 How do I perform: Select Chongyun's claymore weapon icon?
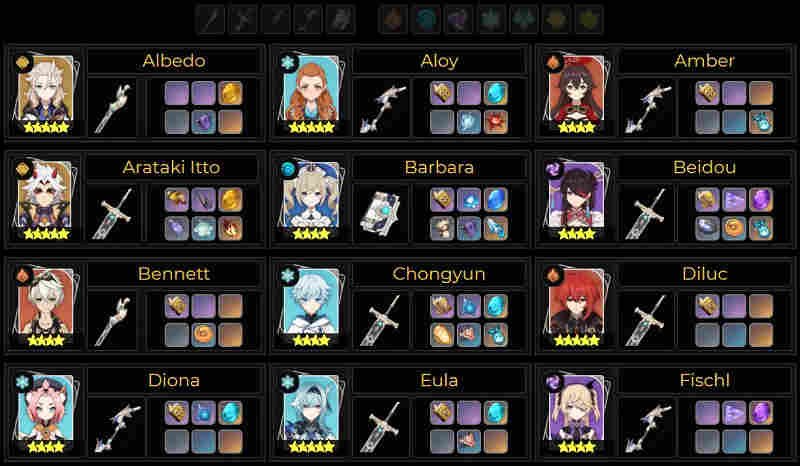click(376, 320)
